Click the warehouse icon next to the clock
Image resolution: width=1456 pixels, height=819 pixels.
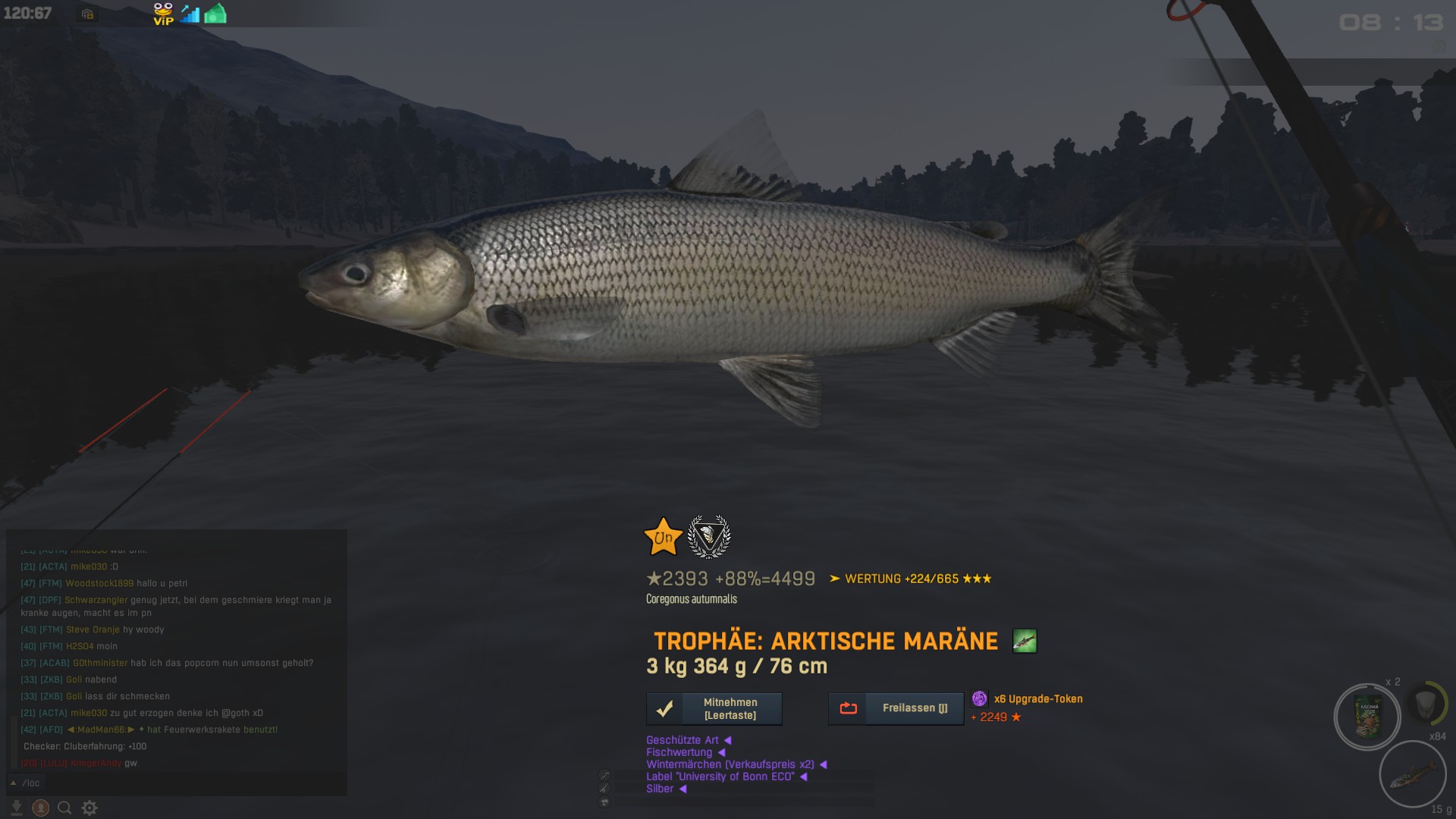pos(88,14)
